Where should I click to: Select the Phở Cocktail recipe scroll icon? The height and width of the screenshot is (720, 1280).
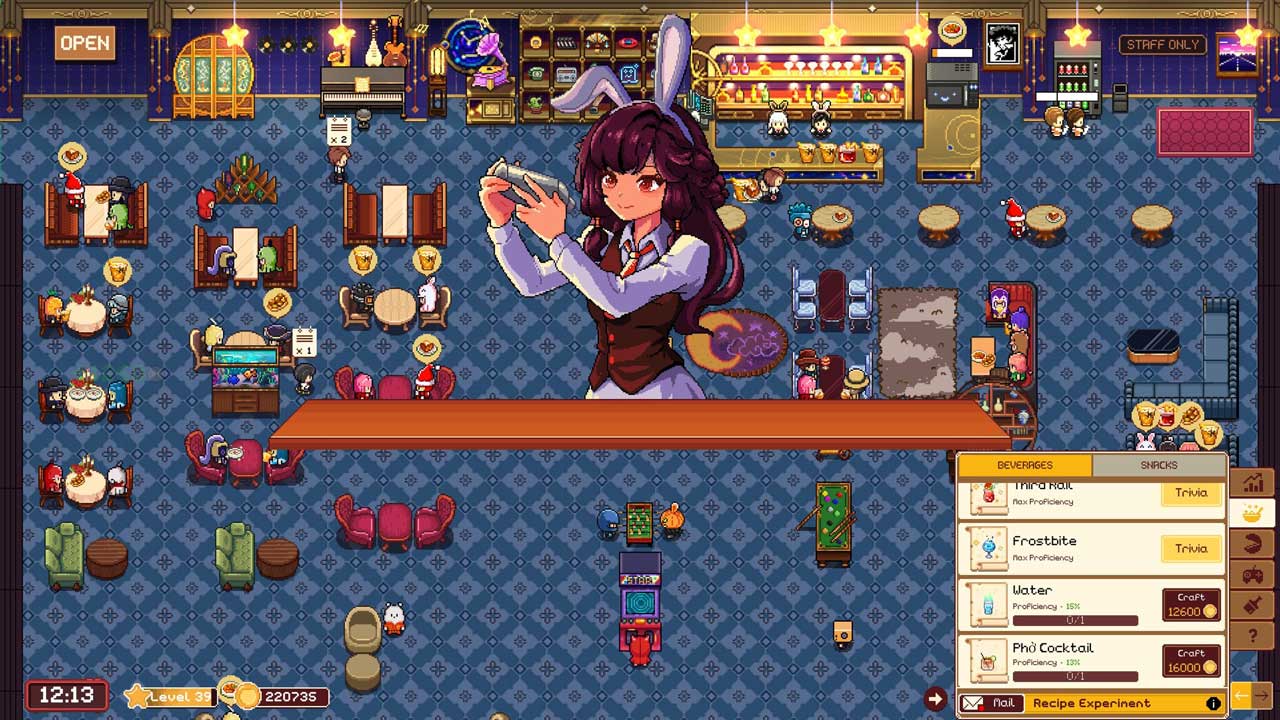point(988,661)
